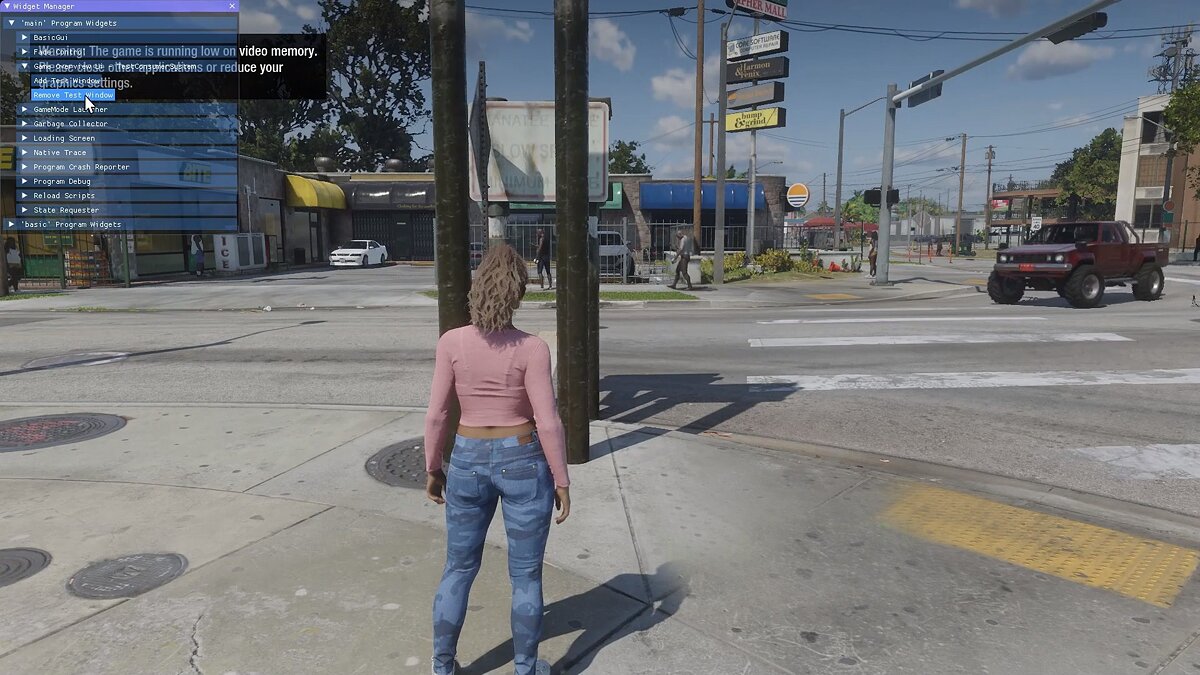1200x675 pixels.
Task: Expand the 'basic' Program Widgets tree
Action: (11, 224)
